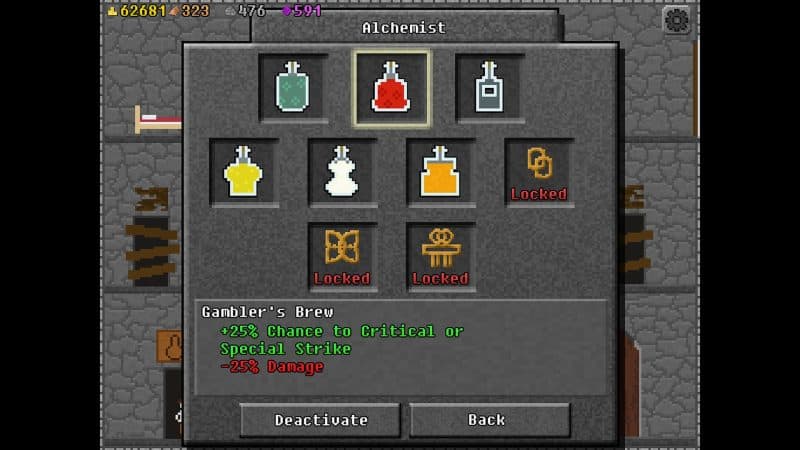Open settings with the gear icon
This screenshot has height=450, width=800.
(x=677, y=18)
